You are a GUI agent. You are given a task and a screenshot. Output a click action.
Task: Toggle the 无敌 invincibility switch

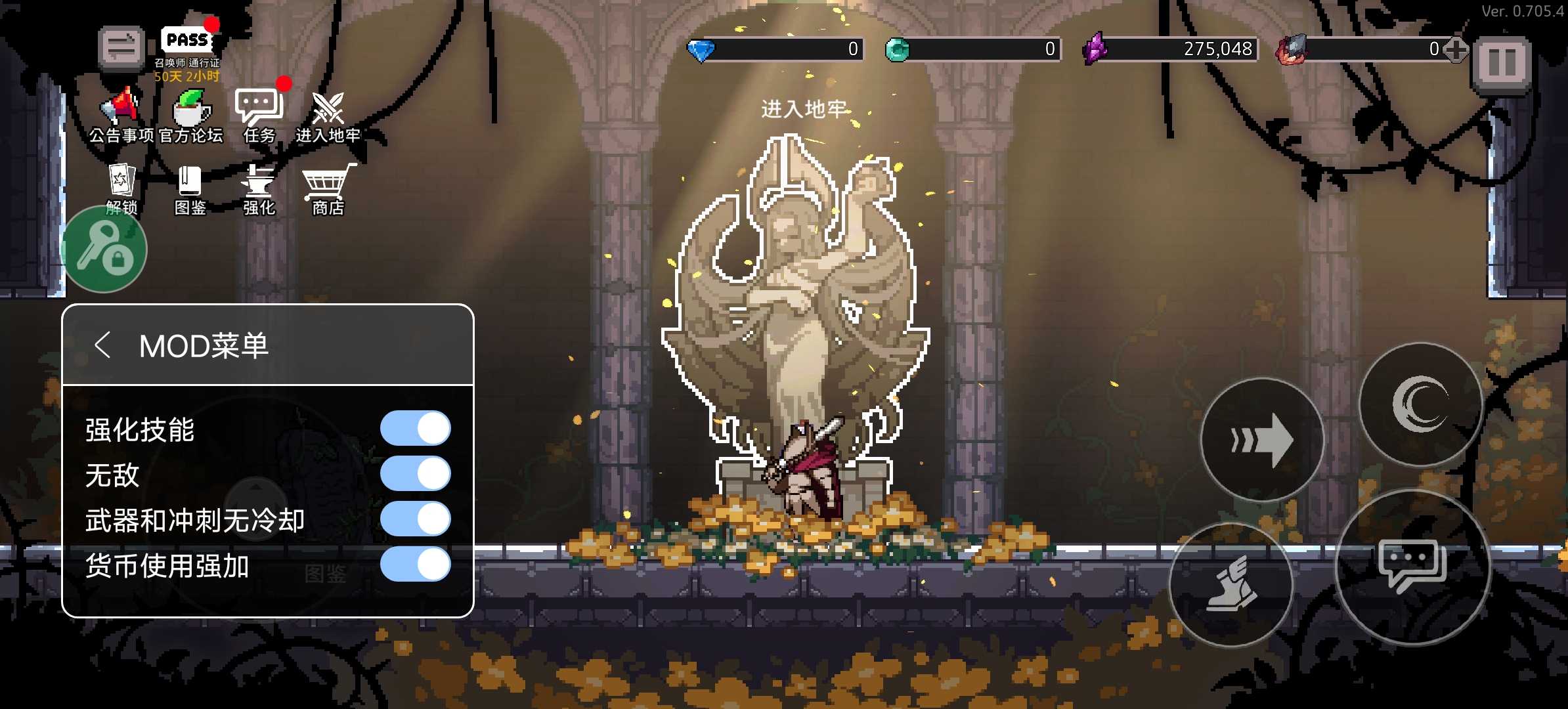coord(415,474)
